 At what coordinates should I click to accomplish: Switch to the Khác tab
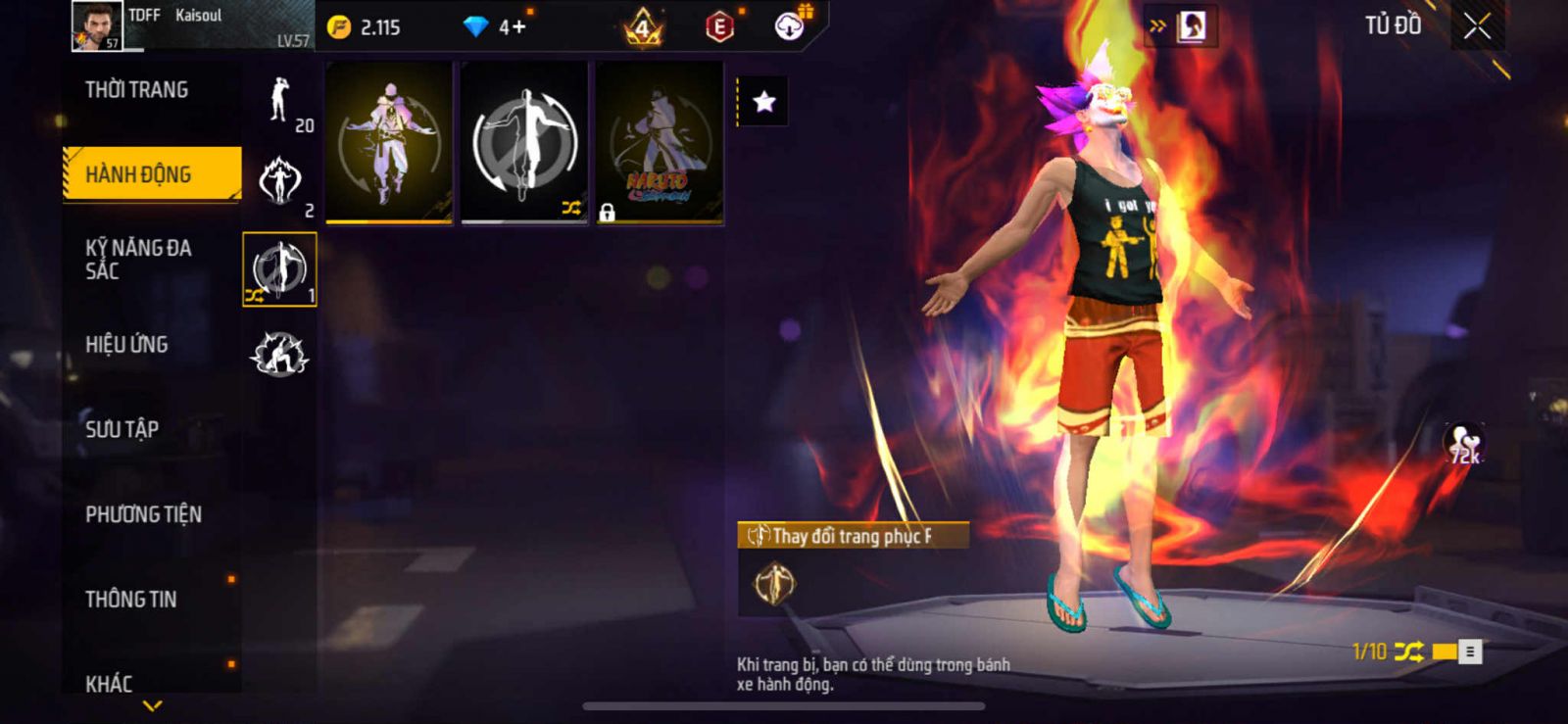click(109, 683)
